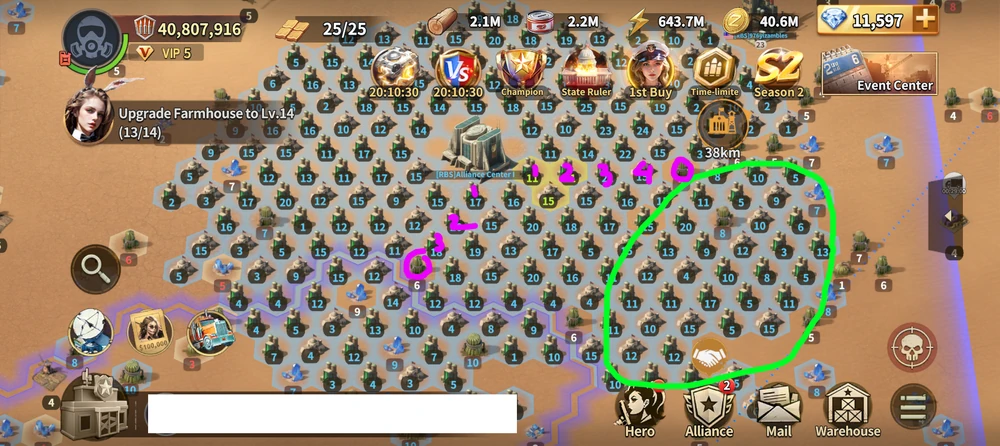
Task: Return to base via headquarters building button
Action: pyautogui.click(x=98, y=407)
